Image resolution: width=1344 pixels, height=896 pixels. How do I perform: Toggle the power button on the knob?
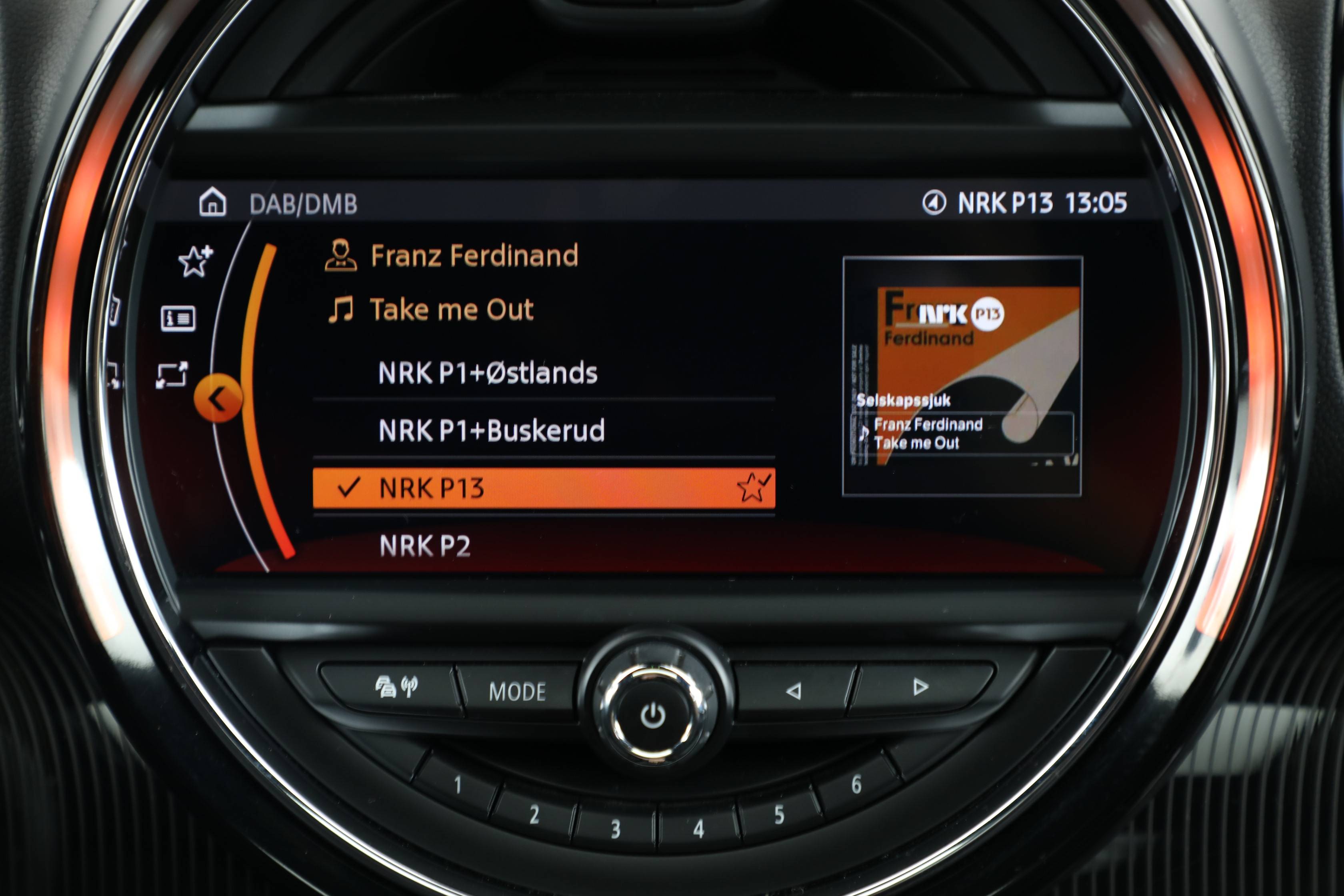pyautogui.click(x=653, y=716)
